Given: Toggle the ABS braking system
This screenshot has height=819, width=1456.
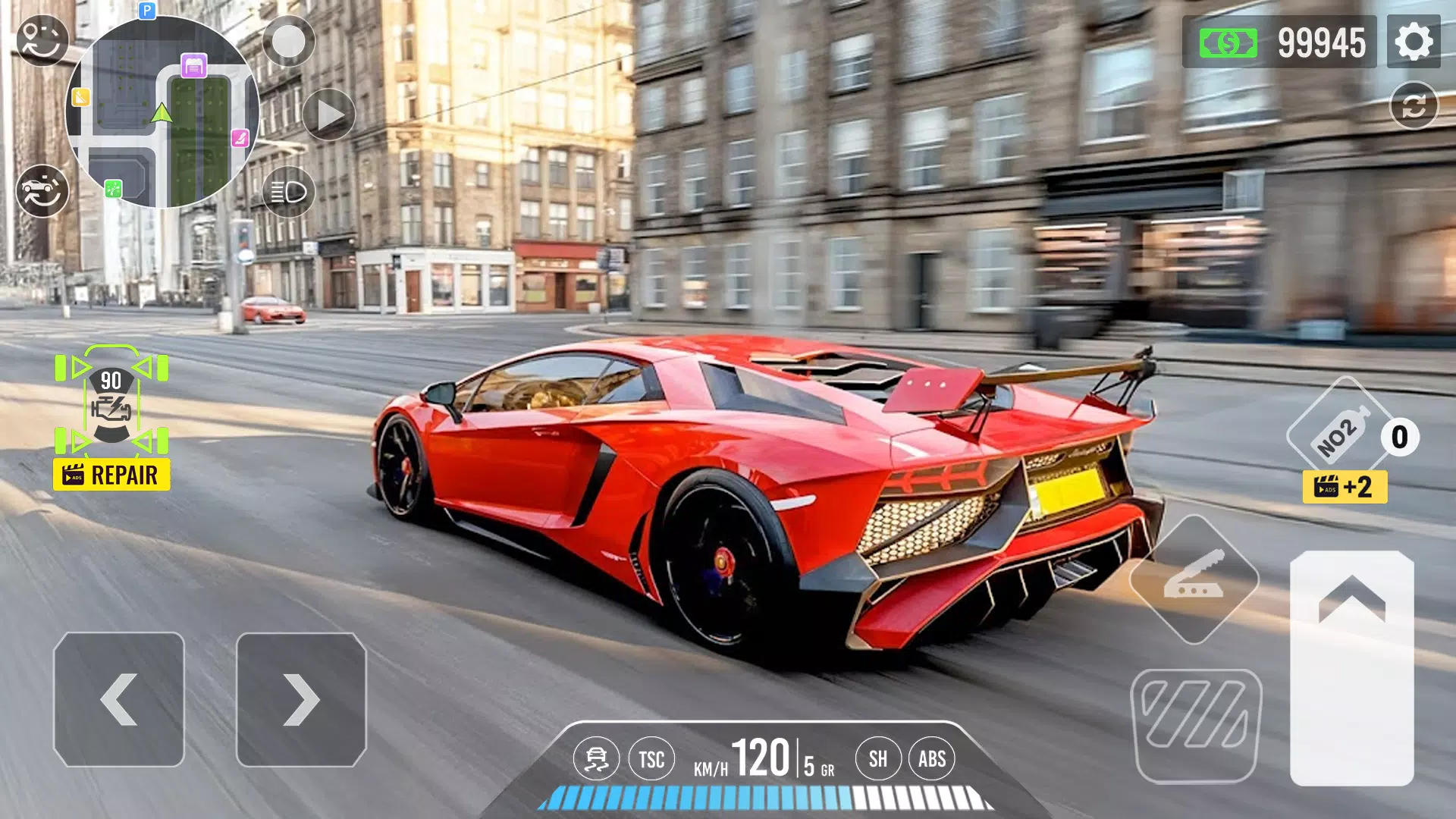Looking at the screenshot, I should click(x=932, y=757).
